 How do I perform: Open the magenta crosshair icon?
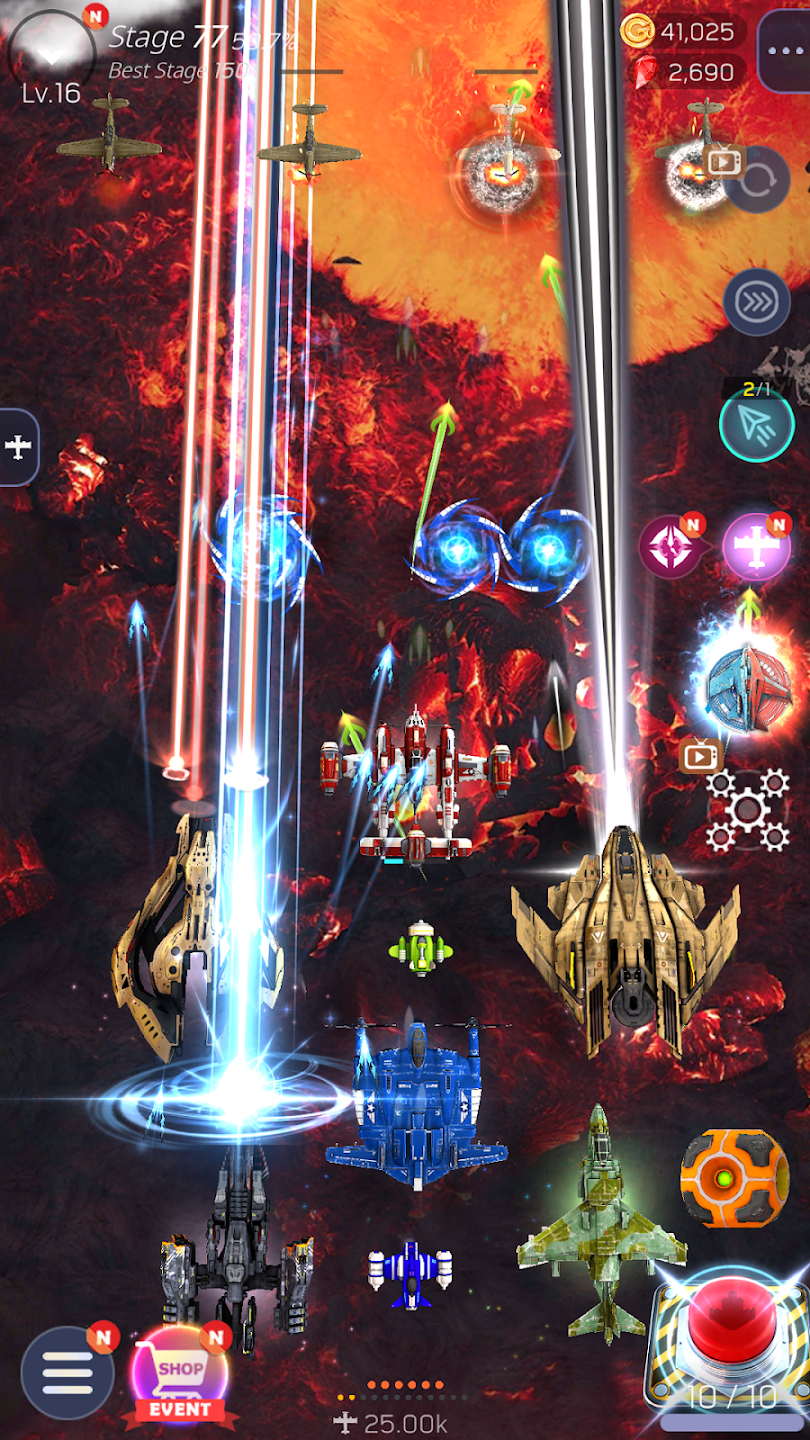[x=670, y=548]
